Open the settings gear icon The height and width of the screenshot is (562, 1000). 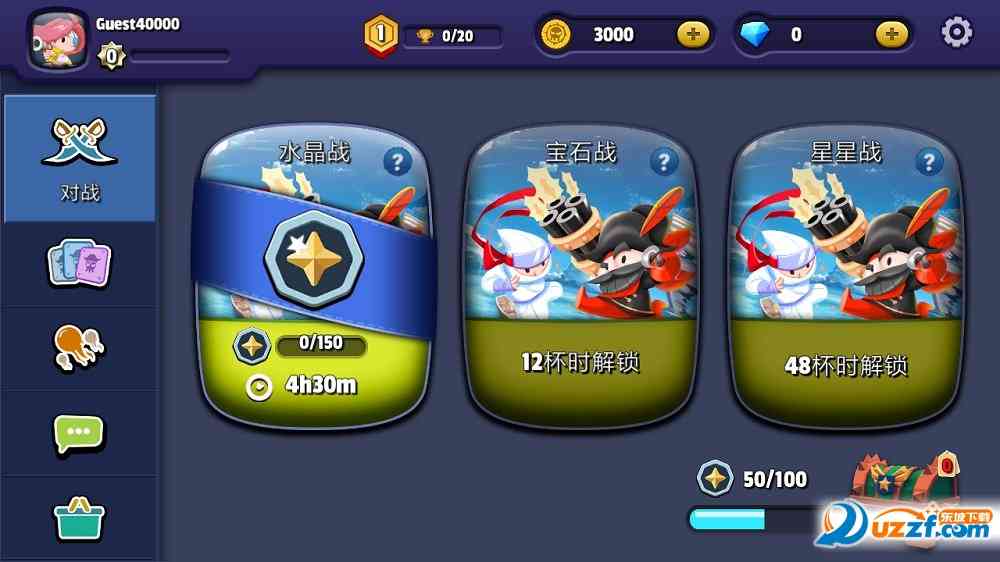956,33
